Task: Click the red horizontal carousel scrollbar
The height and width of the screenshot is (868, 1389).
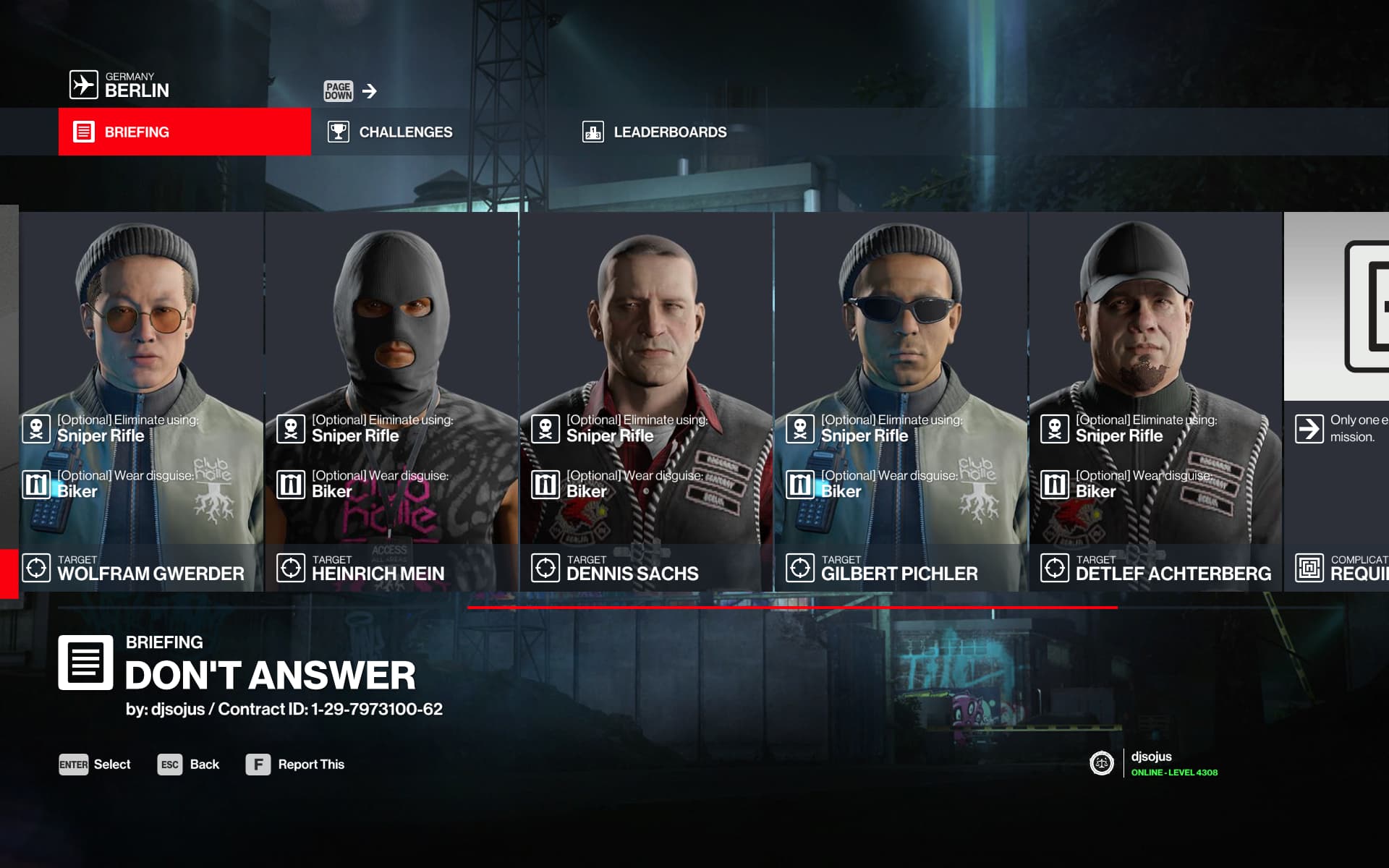Action: pyautogui.click(x=792, y=608)
